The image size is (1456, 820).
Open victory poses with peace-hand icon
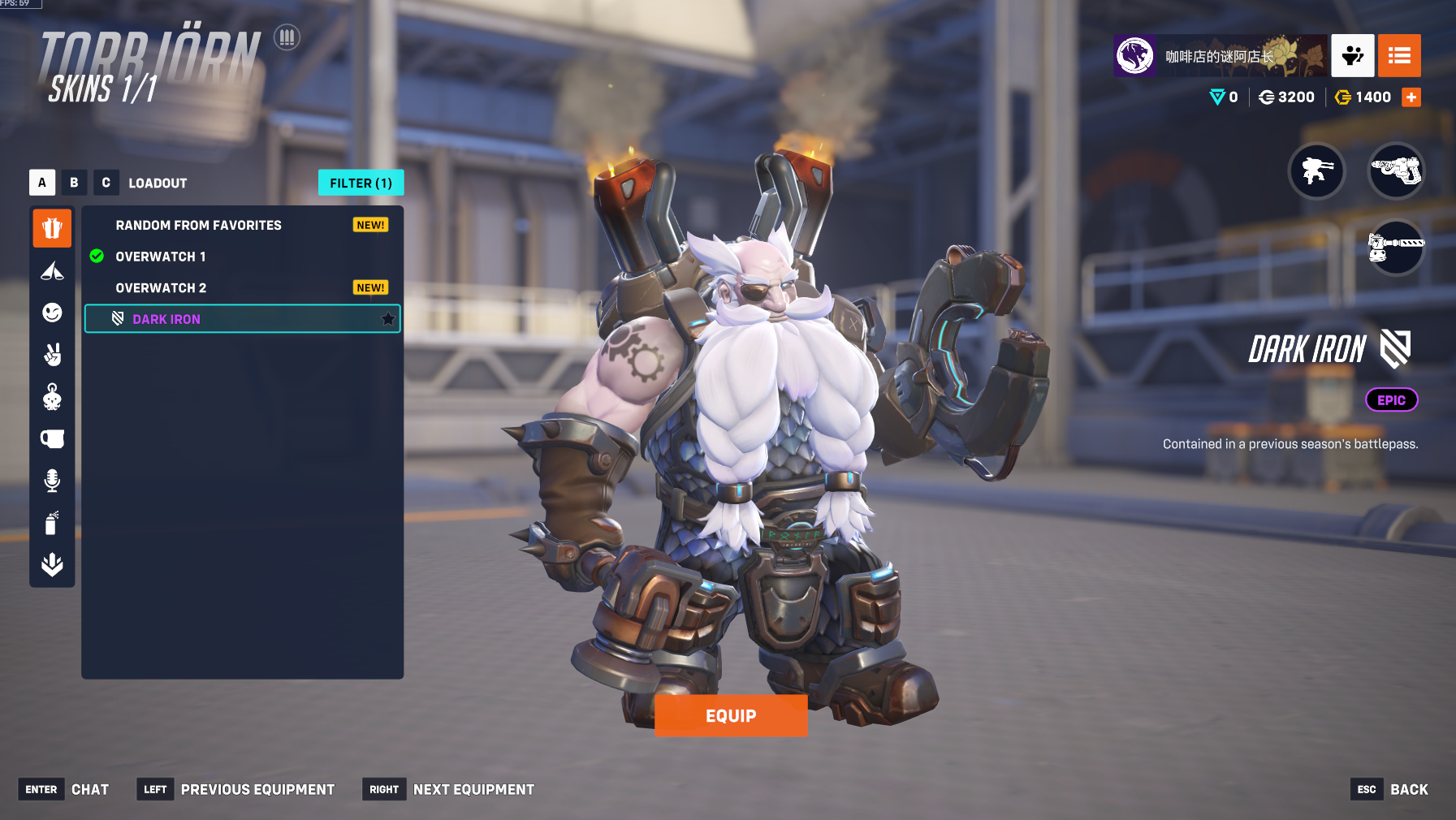click(52, 355)
